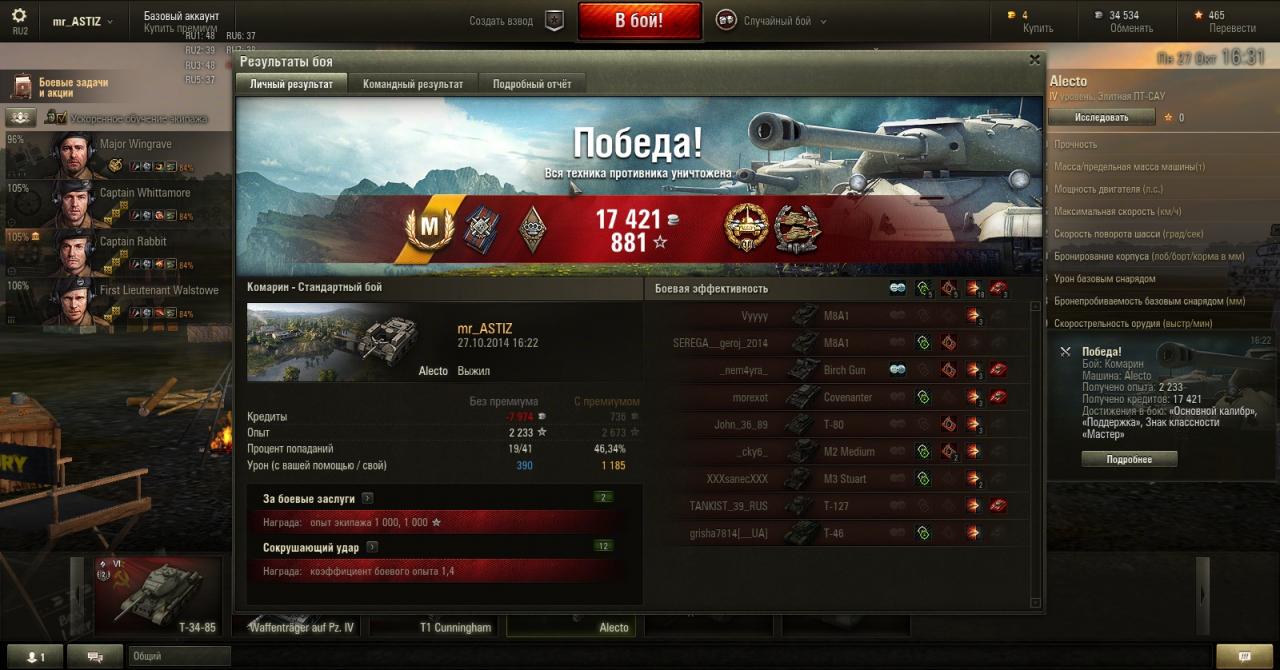1280x670 pixels.
Task: Open Боевые задачи и акции missions
Action: coord(72,87)
